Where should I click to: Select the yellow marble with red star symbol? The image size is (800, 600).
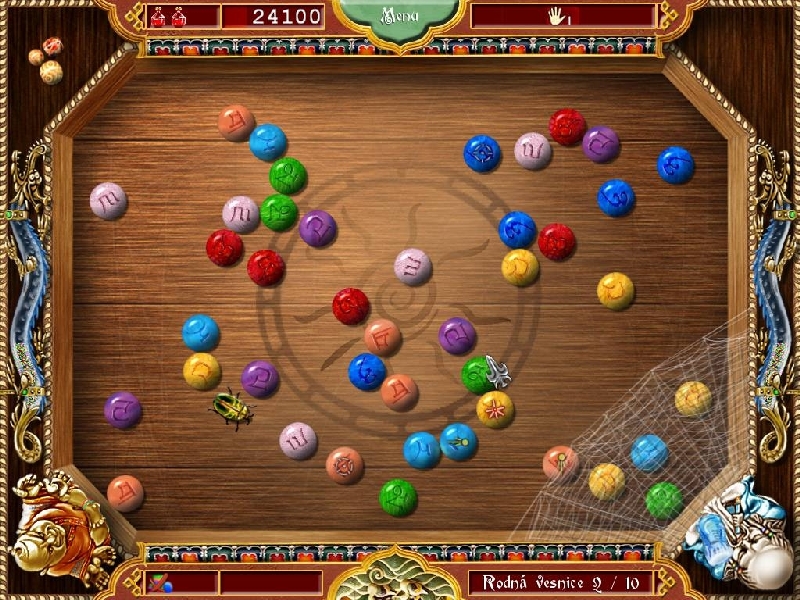tap(495, 409)
